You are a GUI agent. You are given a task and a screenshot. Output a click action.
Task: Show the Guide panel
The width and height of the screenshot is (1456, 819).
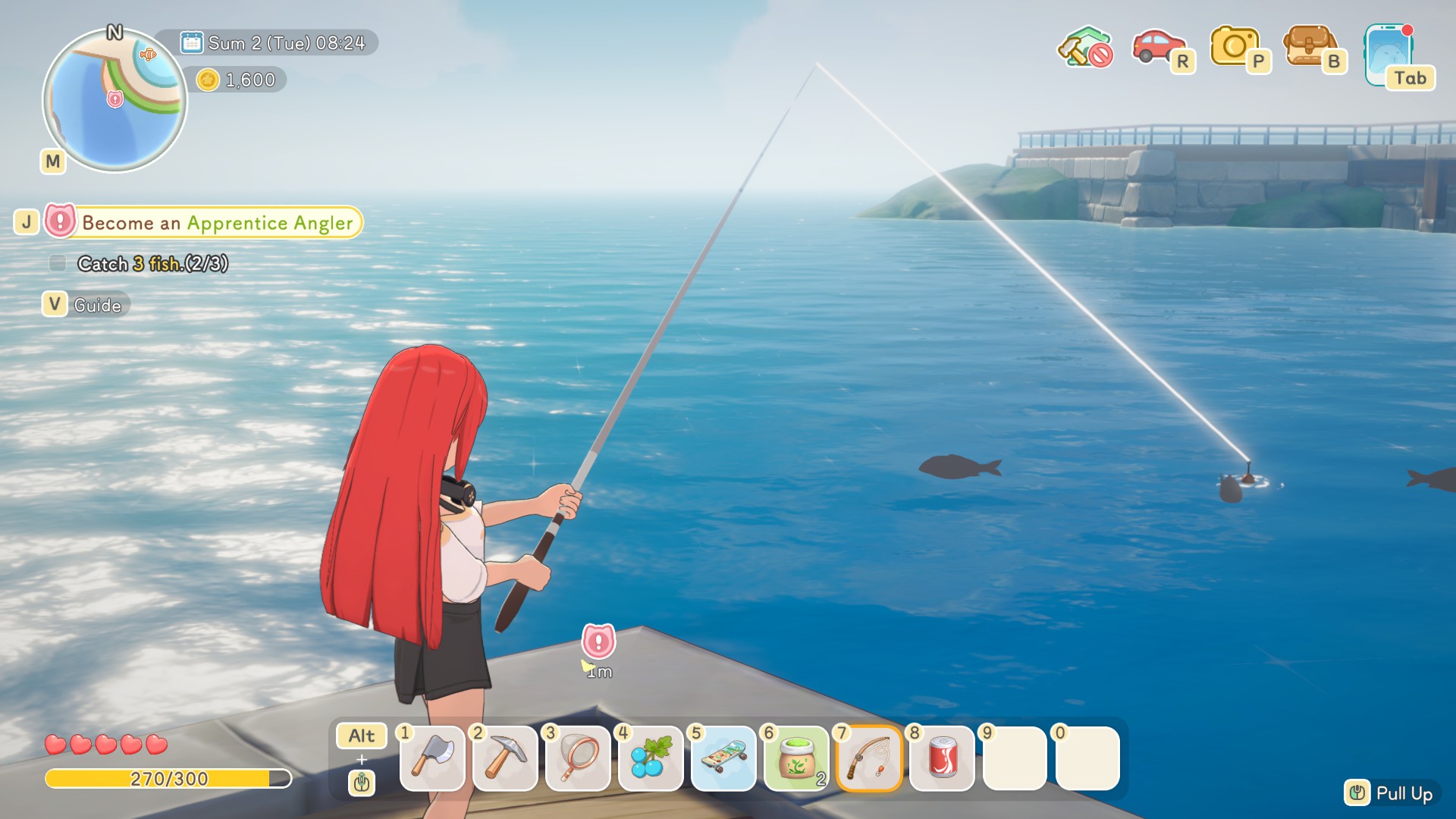tap(97, 305)
